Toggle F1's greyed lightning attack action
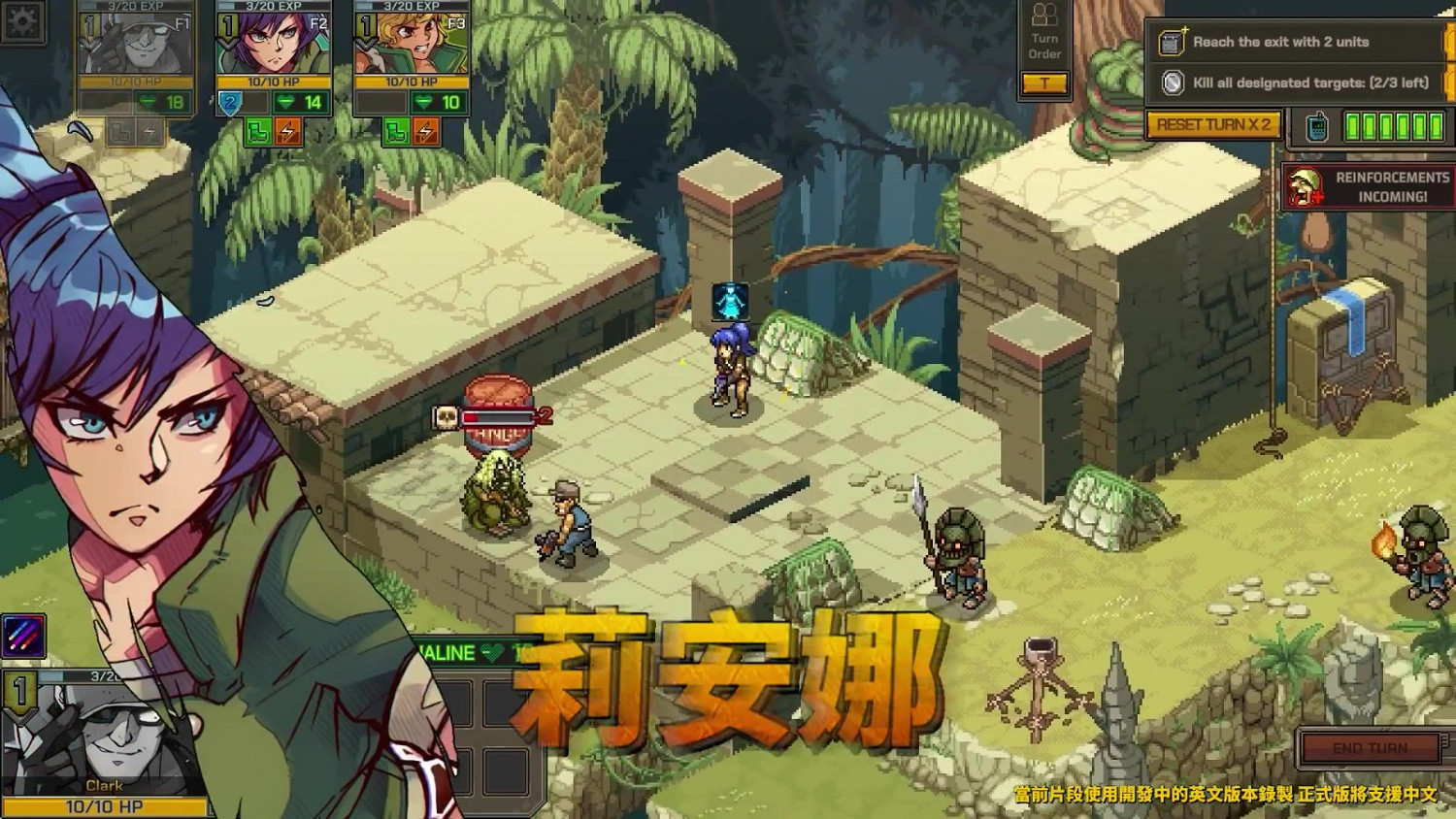This screenshot has height=819, width=1456. 149,133
